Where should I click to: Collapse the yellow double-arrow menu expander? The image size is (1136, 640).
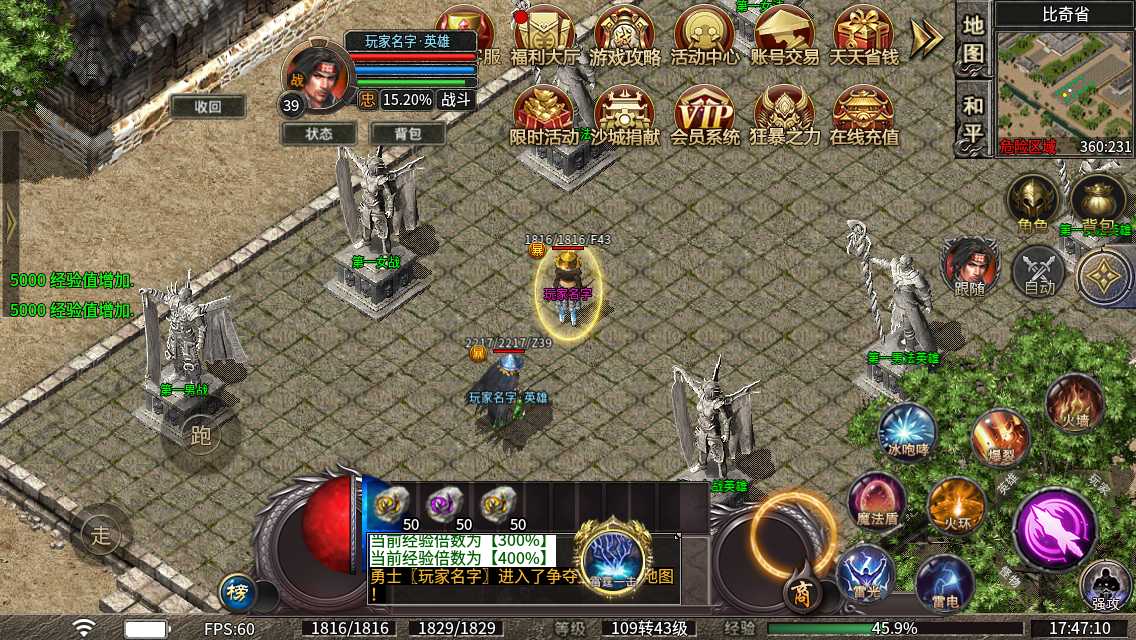coord(926,38)
